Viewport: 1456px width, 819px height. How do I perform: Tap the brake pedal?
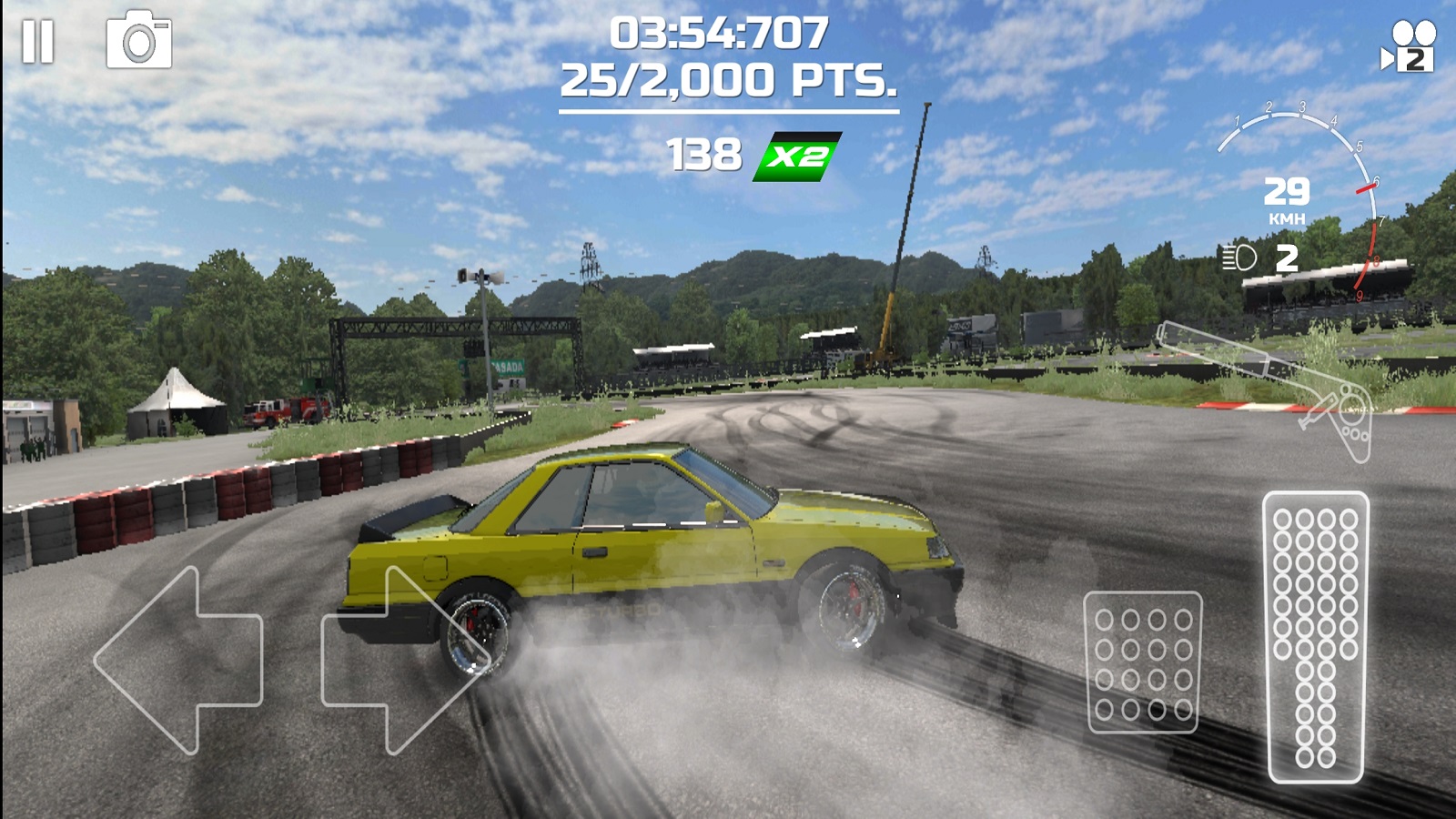pyautogui.click(x=1143, y=662)
